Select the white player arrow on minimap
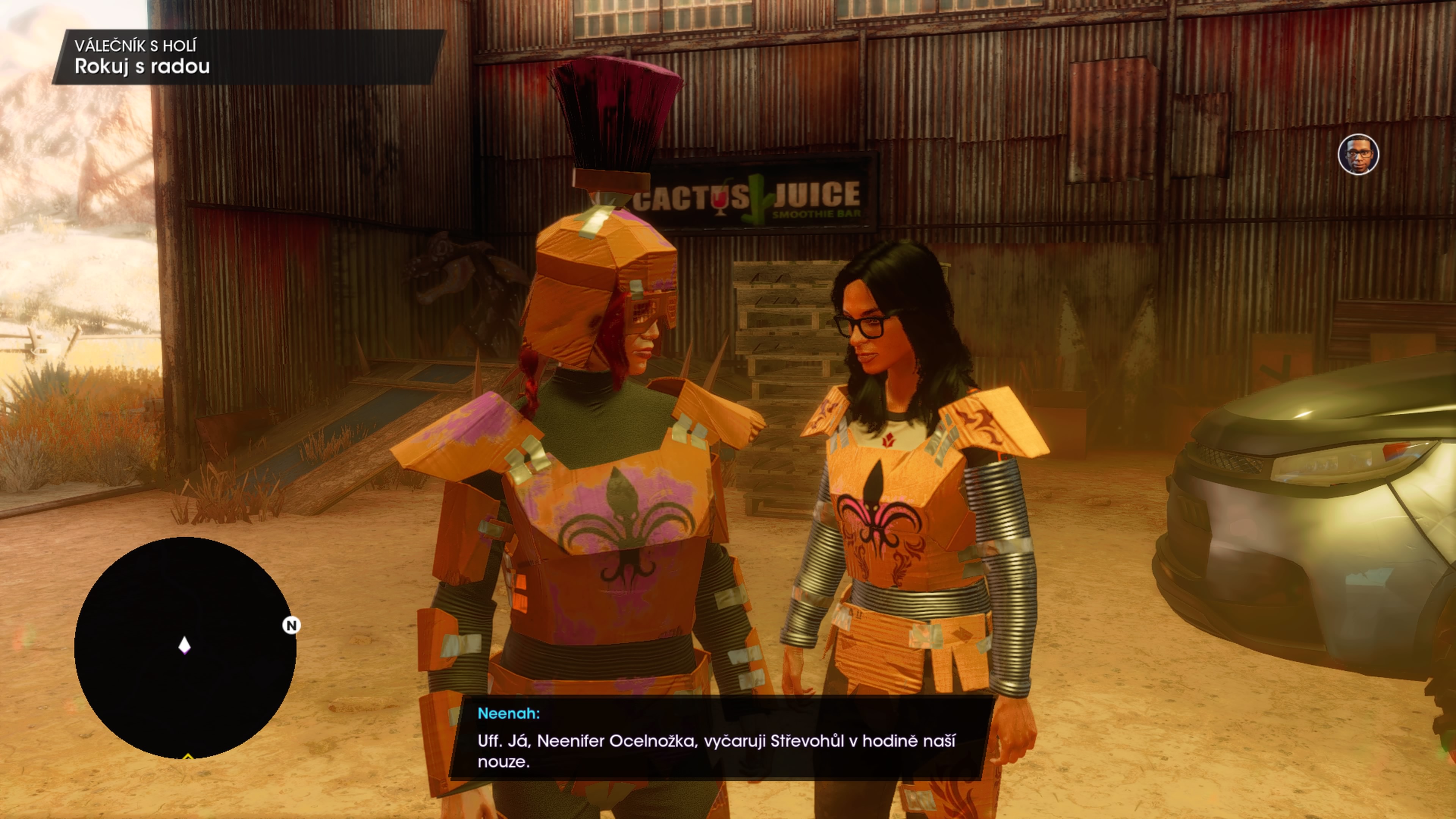 [x=184, y=645]
